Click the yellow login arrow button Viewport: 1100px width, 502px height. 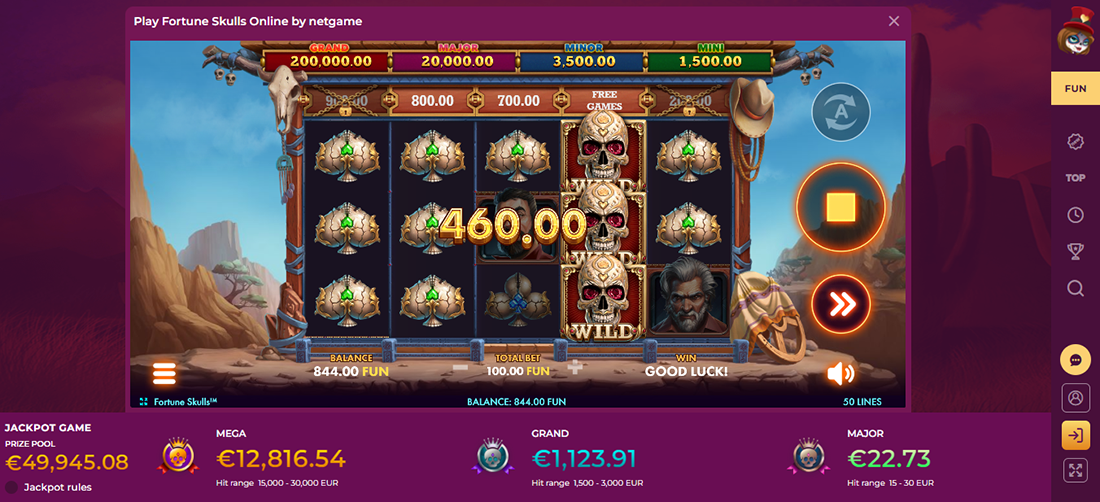[1075, 435]
